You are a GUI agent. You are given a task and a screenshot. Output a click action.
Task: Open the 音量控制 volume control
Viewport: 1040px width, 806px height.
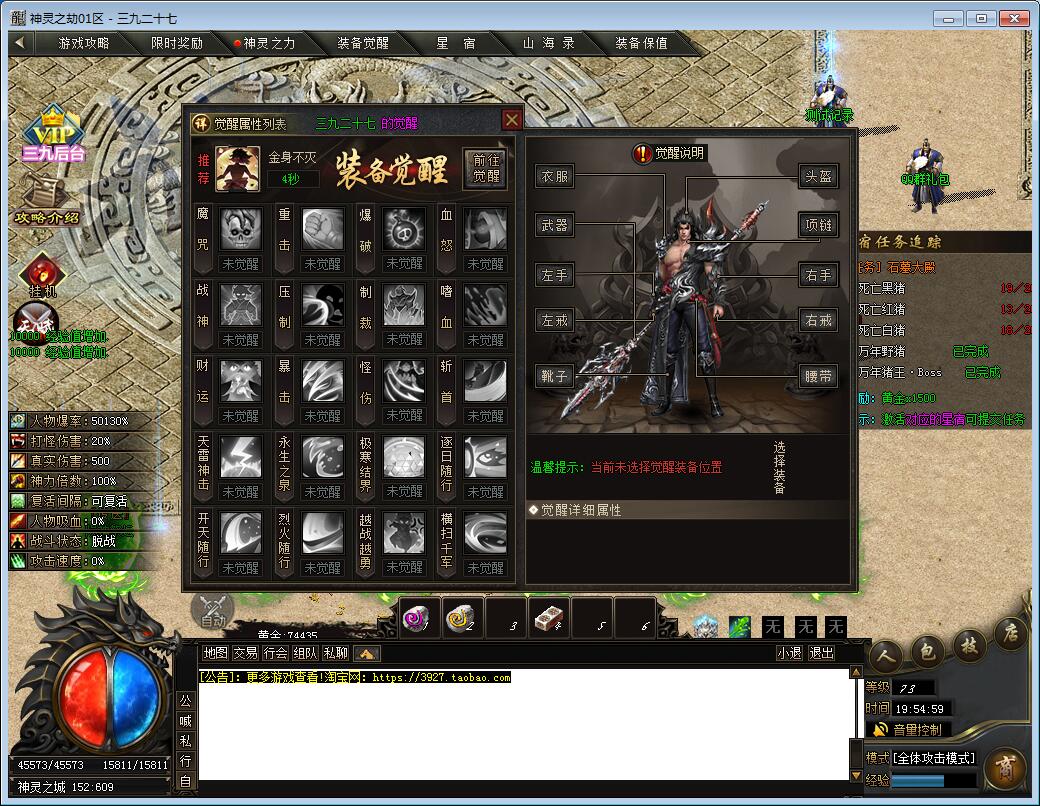(x=908, y=729)
